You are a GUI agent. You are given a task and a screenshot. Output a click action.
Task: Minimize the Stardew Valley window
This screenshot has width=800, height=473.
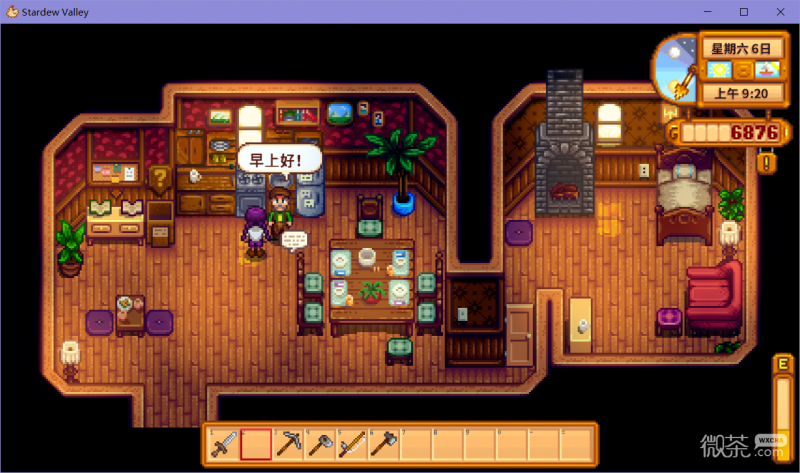coord(710,11)
